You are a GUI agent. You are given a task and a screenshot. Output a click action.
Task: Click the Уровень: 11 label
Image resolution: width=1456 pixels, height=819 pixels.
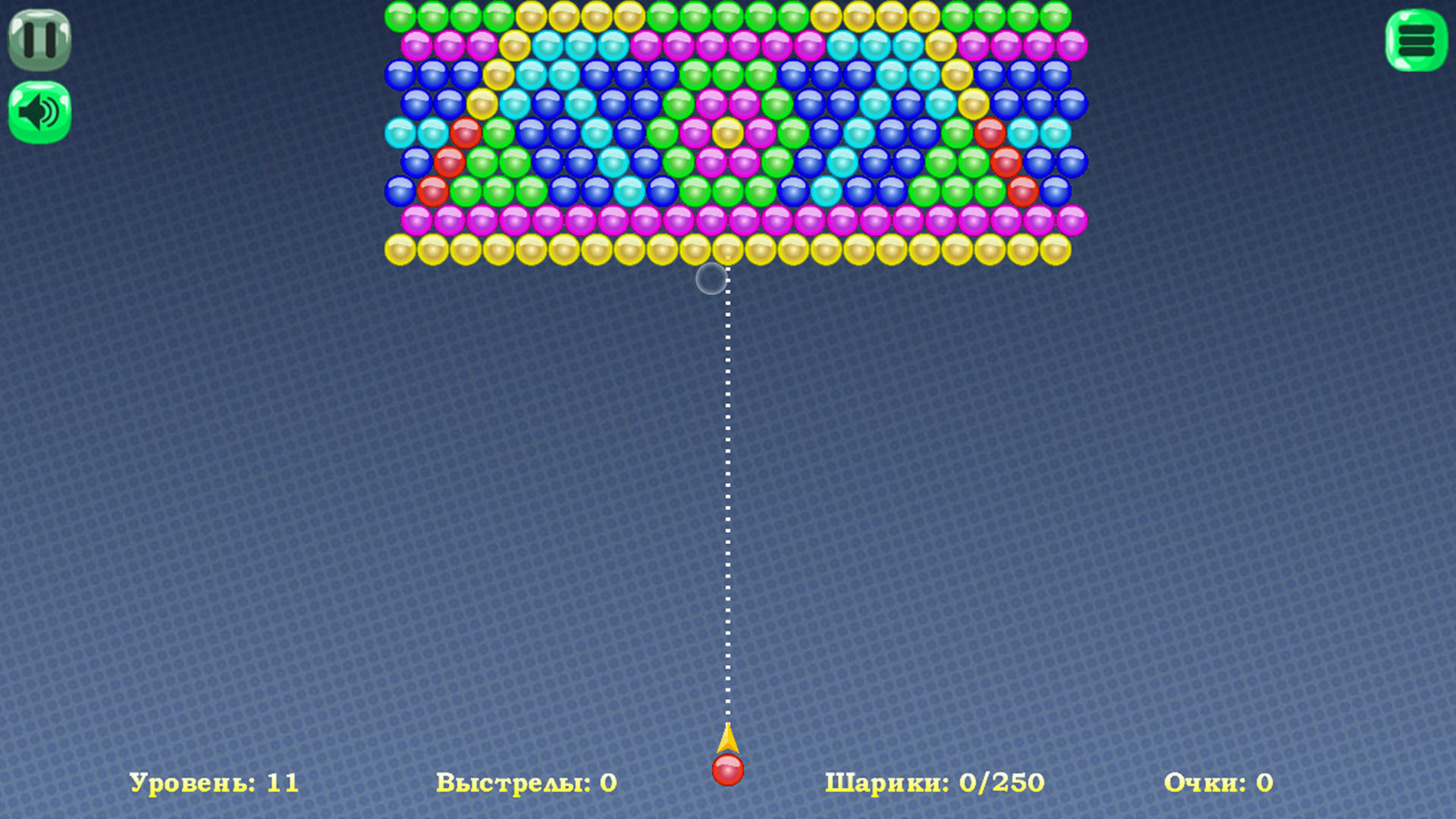click(x=216, y=783)
